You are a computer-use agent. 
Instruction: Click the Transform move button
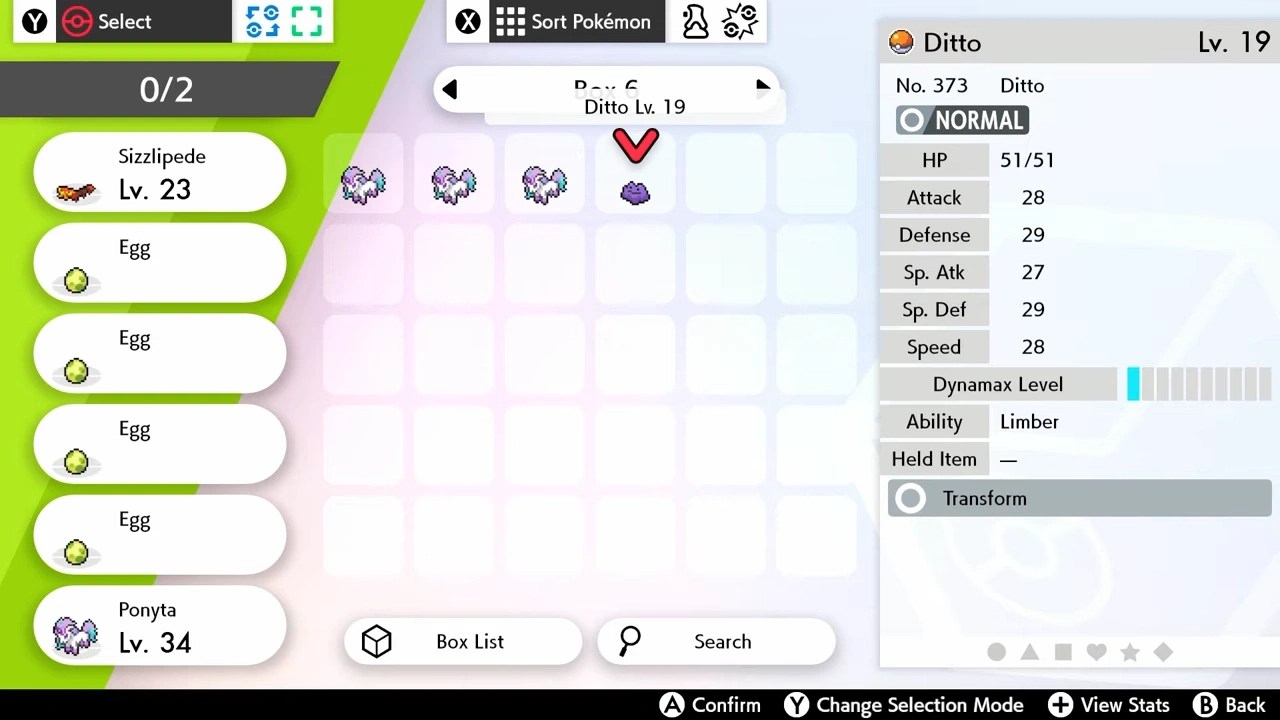pyautogui.click(x=1079, y=498)
